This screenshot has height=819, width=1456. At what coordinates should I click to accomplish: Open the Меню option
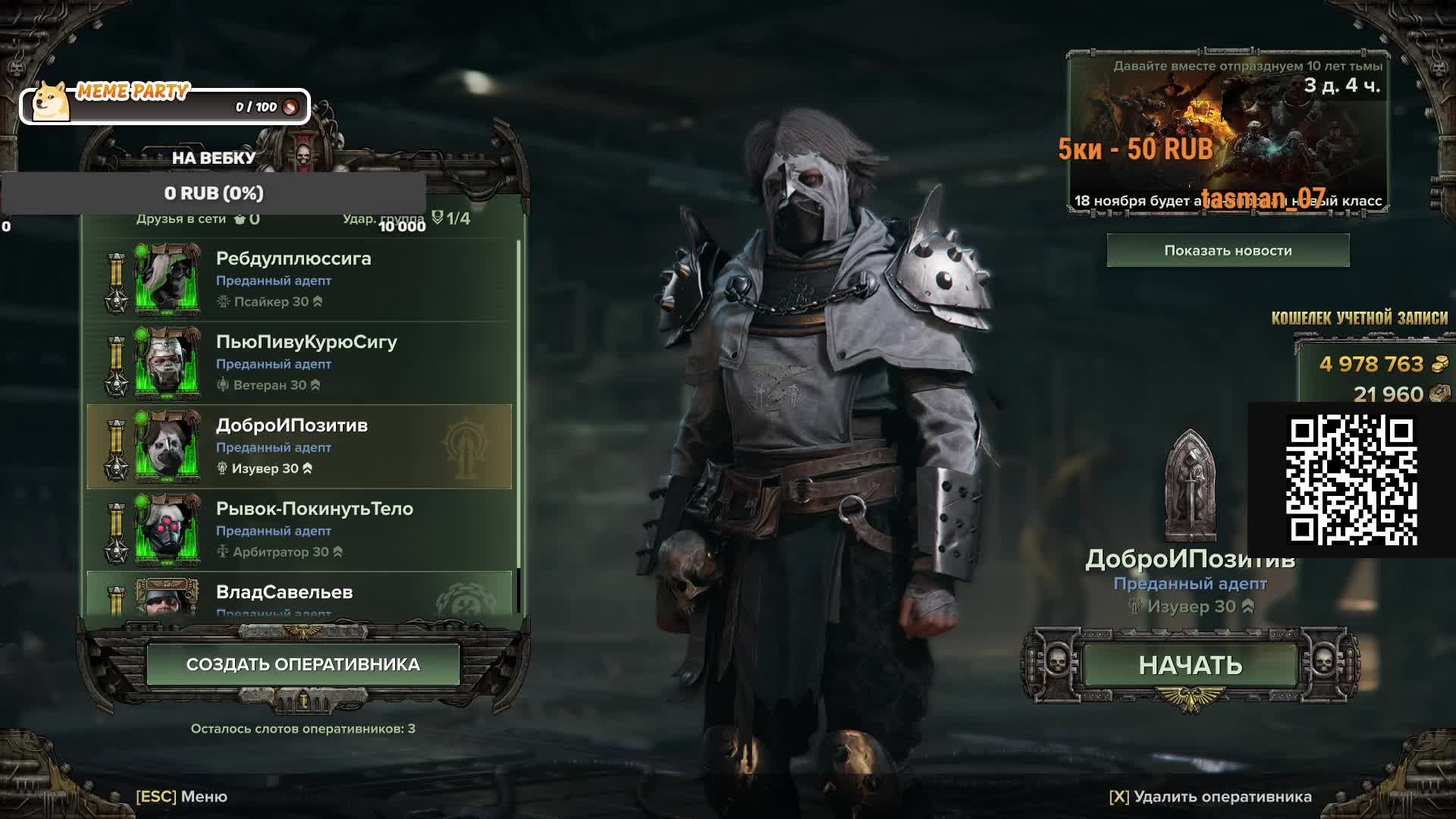click(182, 796)
